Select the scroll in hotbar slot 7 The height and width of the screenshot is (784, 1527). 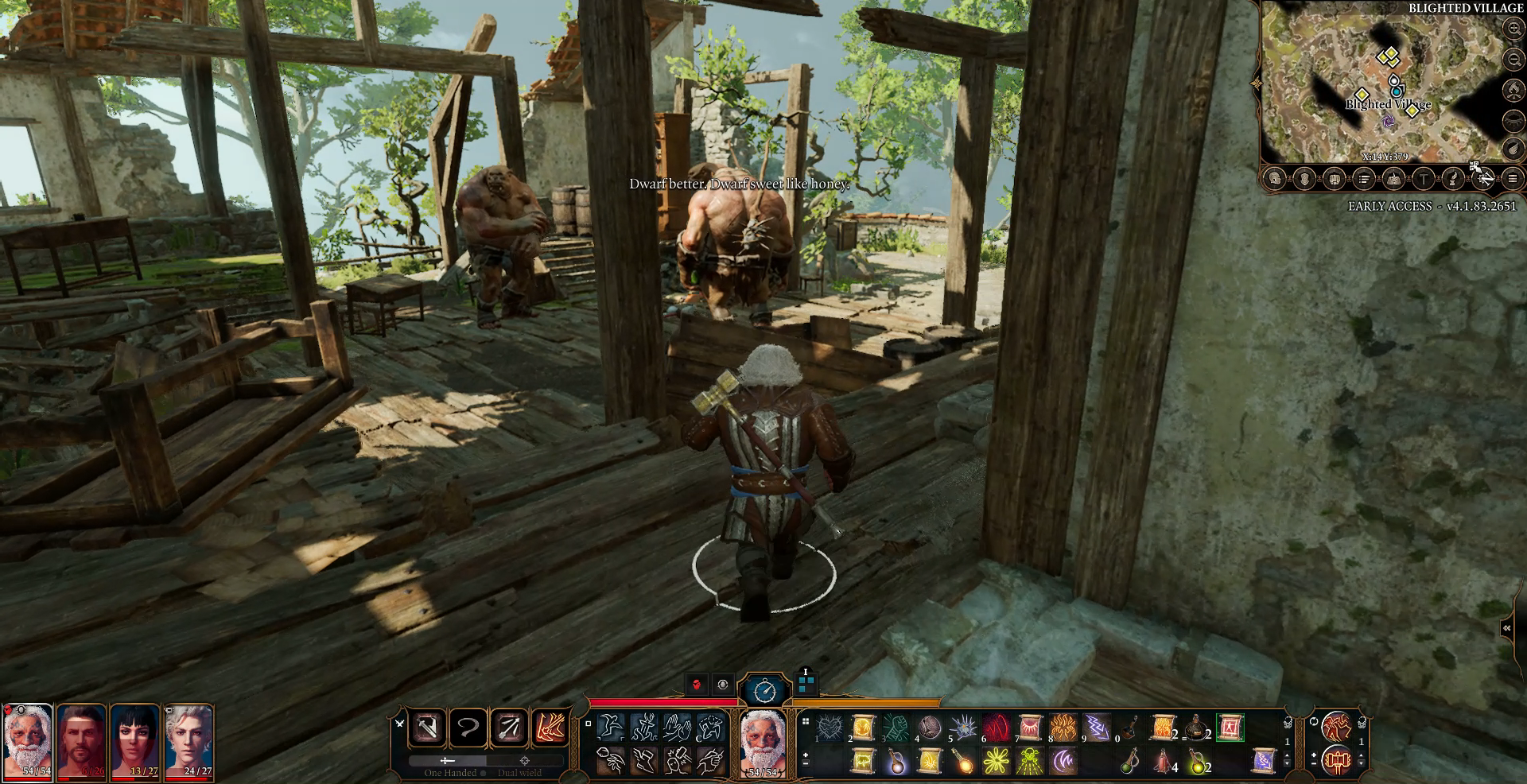click(x=1031, y=728)
